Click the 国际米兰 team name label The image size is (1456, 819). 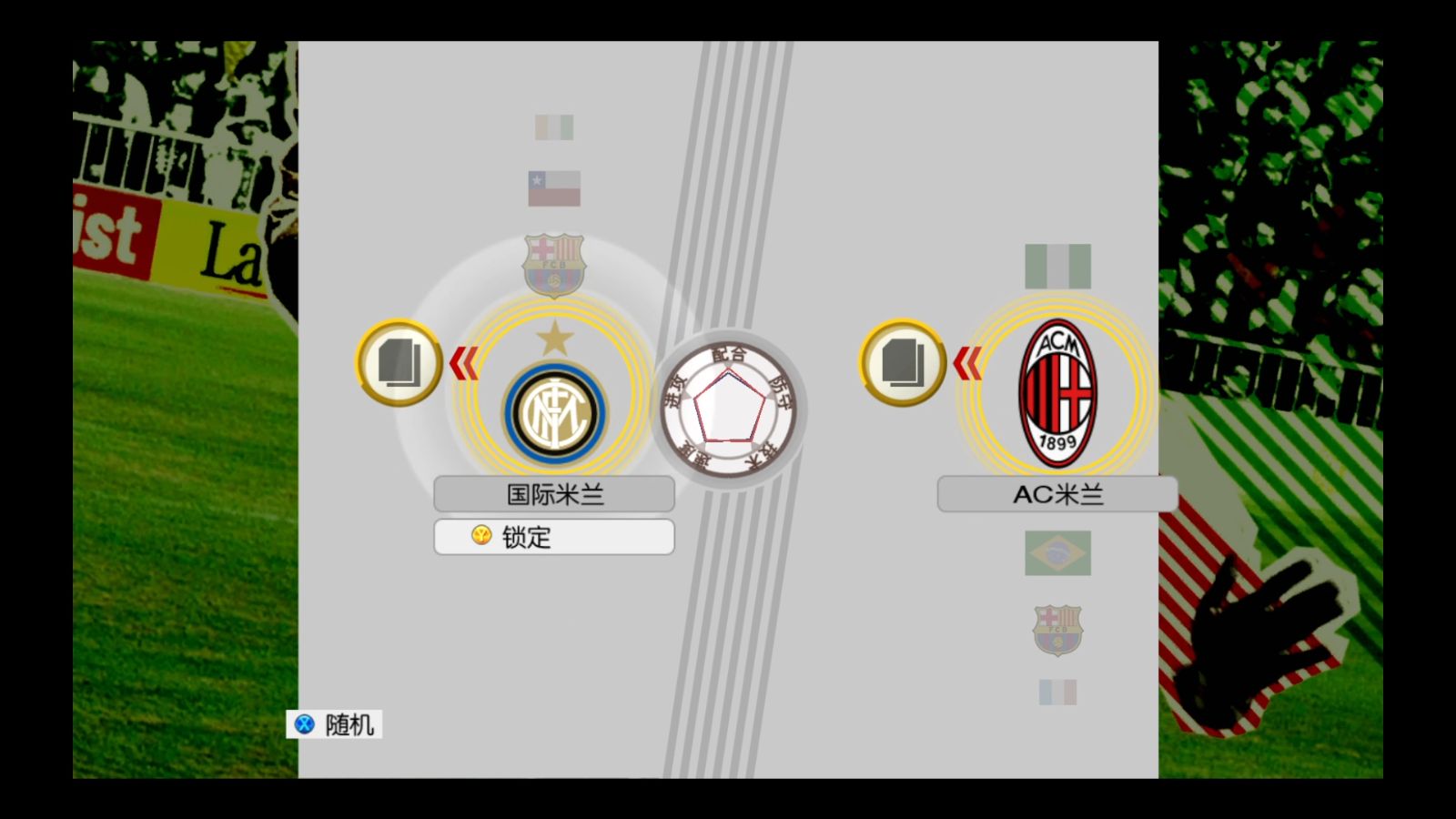click(554, 494)
